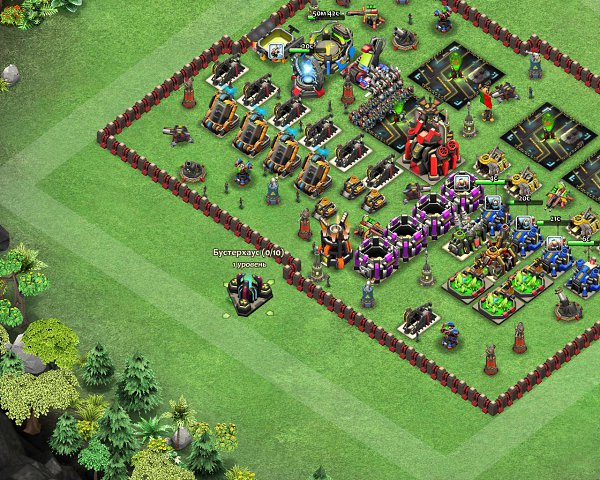
Task: Select the Бустерхаус (0/10) building
Action: click(246, 291)
